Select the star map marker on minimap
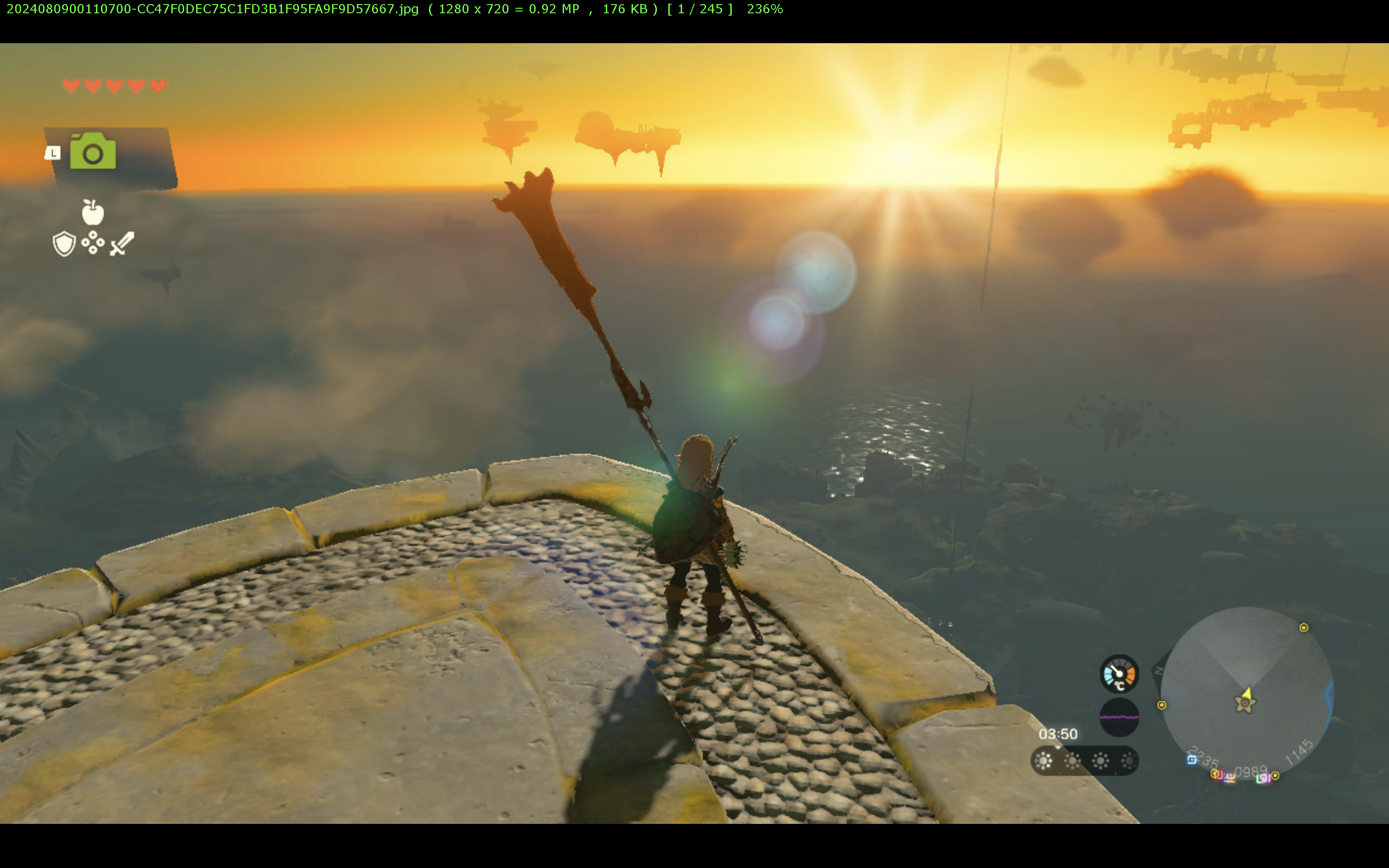The width and height of the screenshot is (1389, 868). pos(1244,703)
